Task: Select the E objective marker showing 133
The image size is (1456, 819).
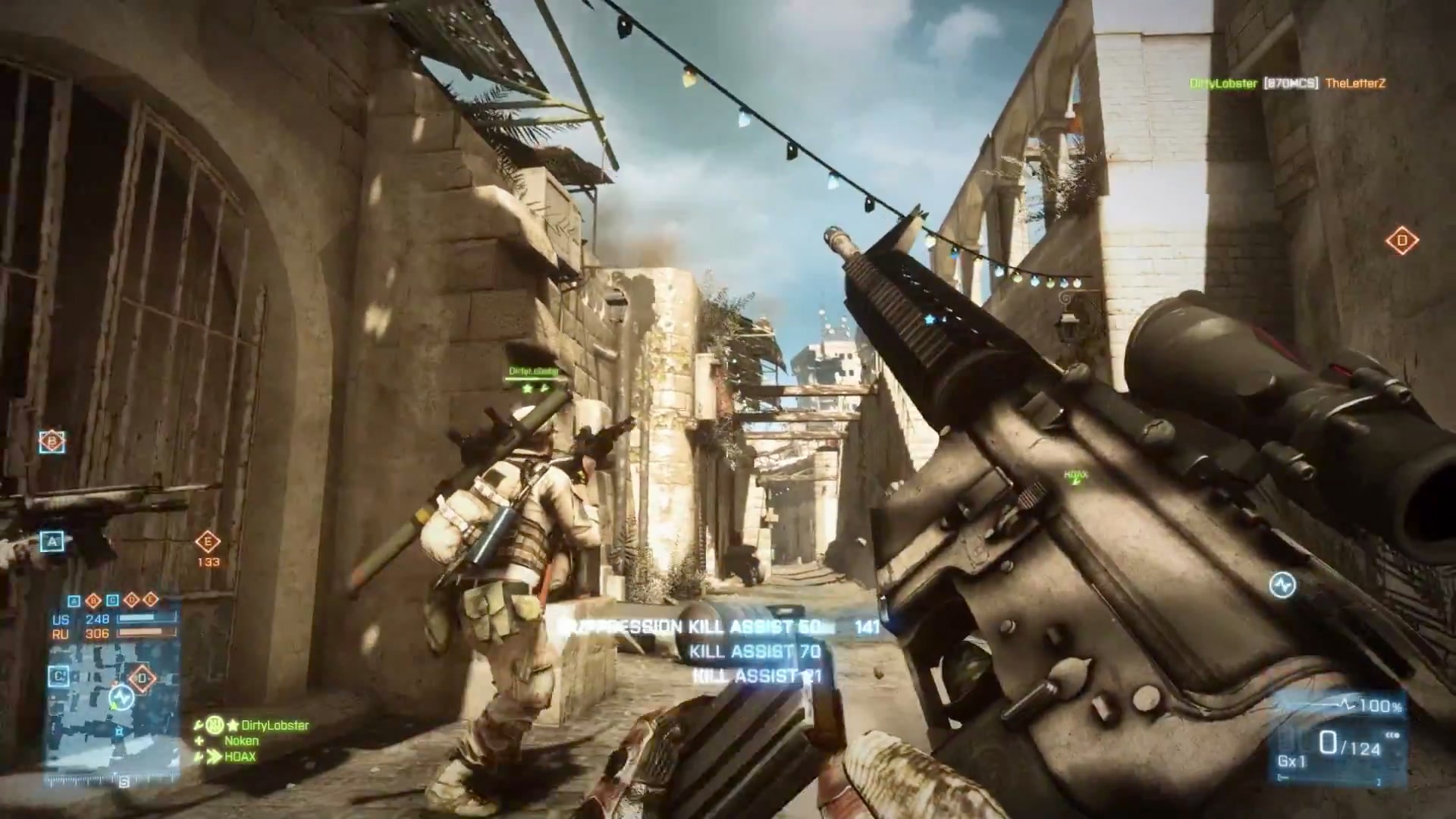Action: (207, 542)
